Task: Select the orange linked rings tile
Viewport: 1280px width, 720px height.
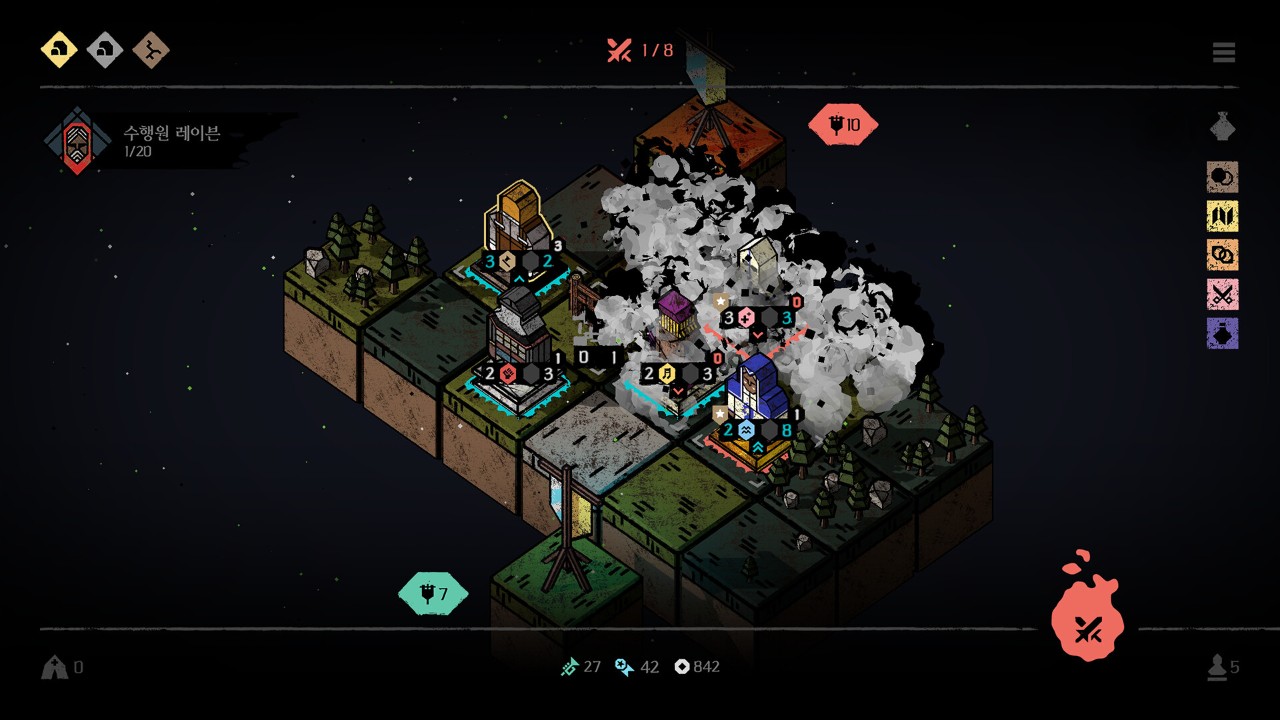Action: (x=1222, y=255)
